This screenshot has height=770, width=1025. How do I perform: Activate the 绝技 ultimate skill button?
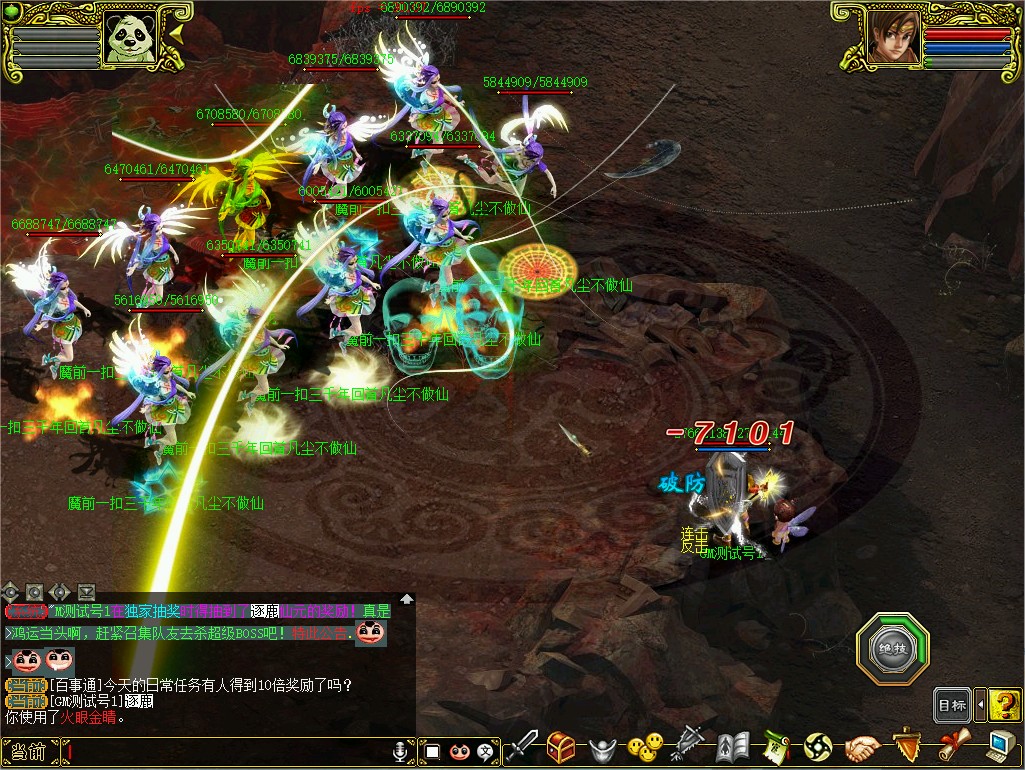[x=892, y=648]
